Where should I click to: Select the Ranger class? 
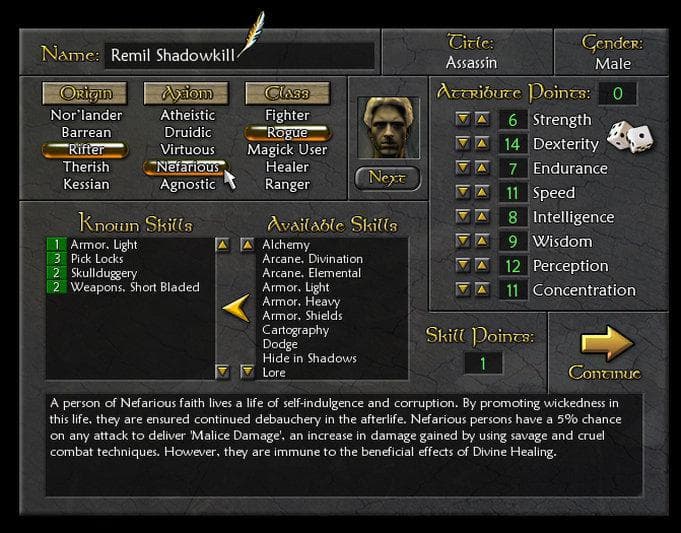[287, 184]
